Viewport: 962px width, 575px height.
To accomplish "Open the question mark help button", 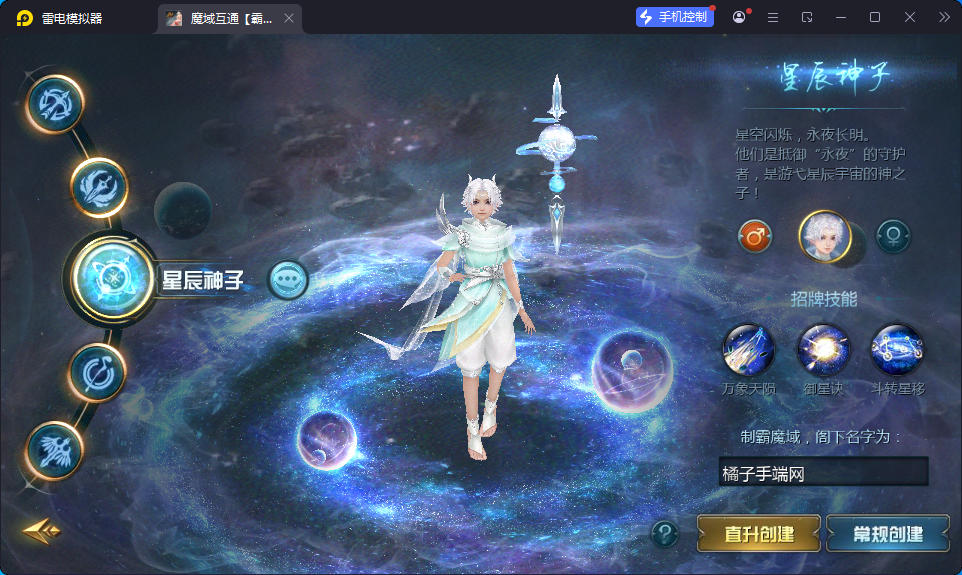I will coord(664,534).
